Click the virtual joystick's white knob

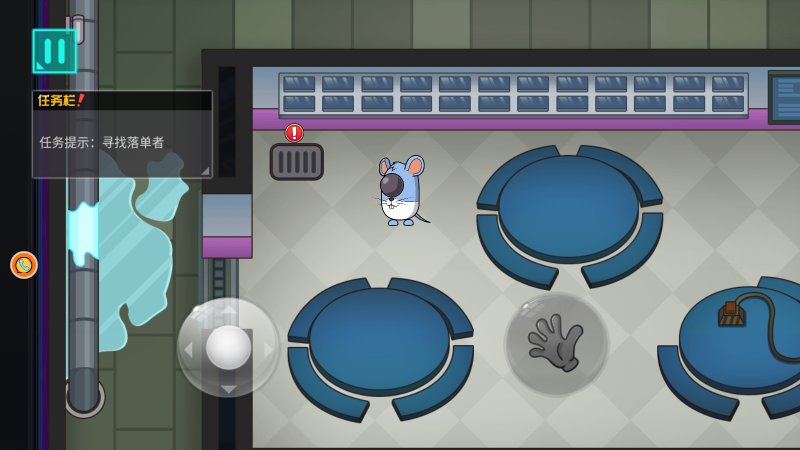click(229, 347)
